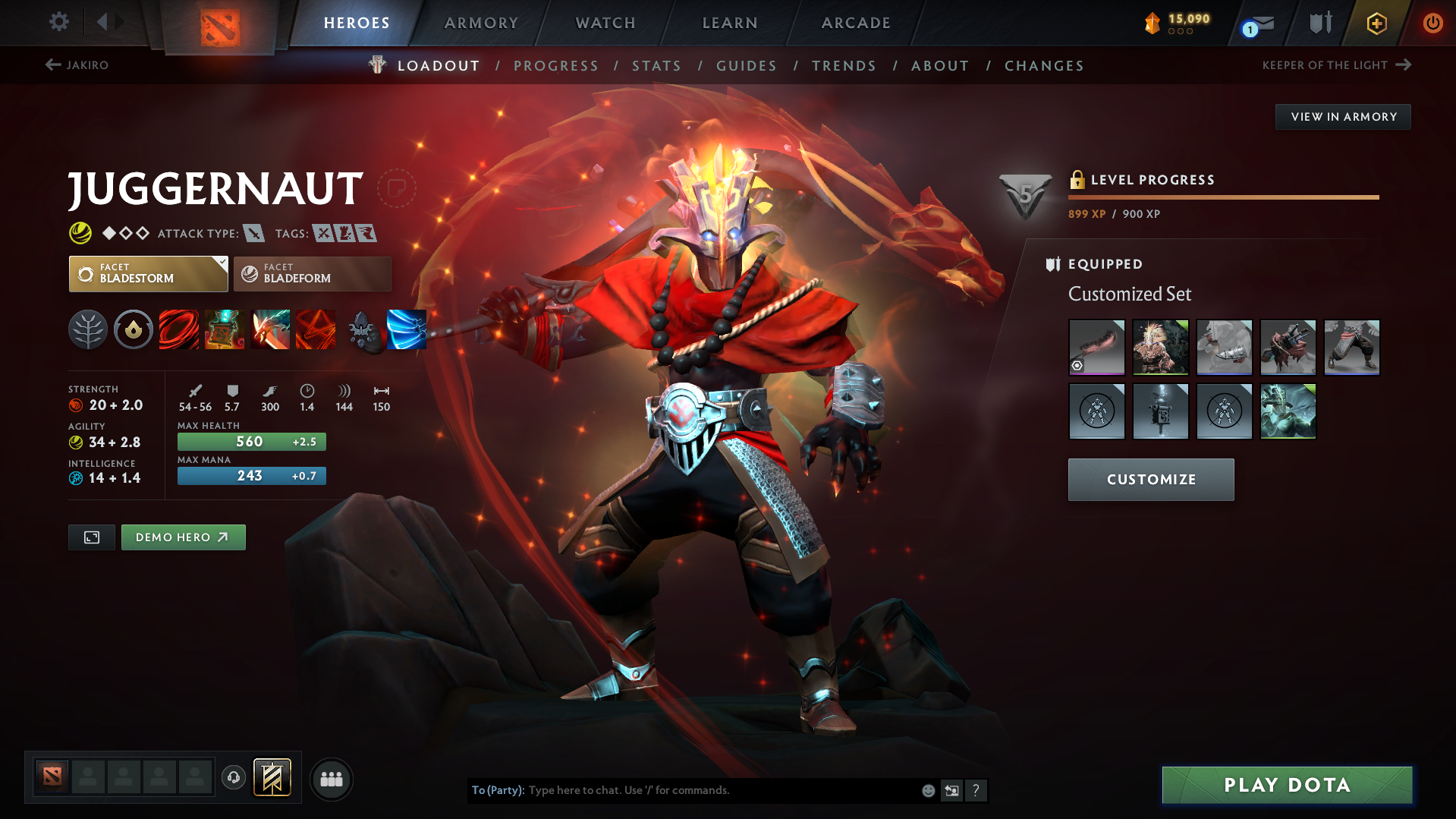This screenshot has width=1456, height=819.
Task: Toggle the team finder people icon
Action: [332, 779]
